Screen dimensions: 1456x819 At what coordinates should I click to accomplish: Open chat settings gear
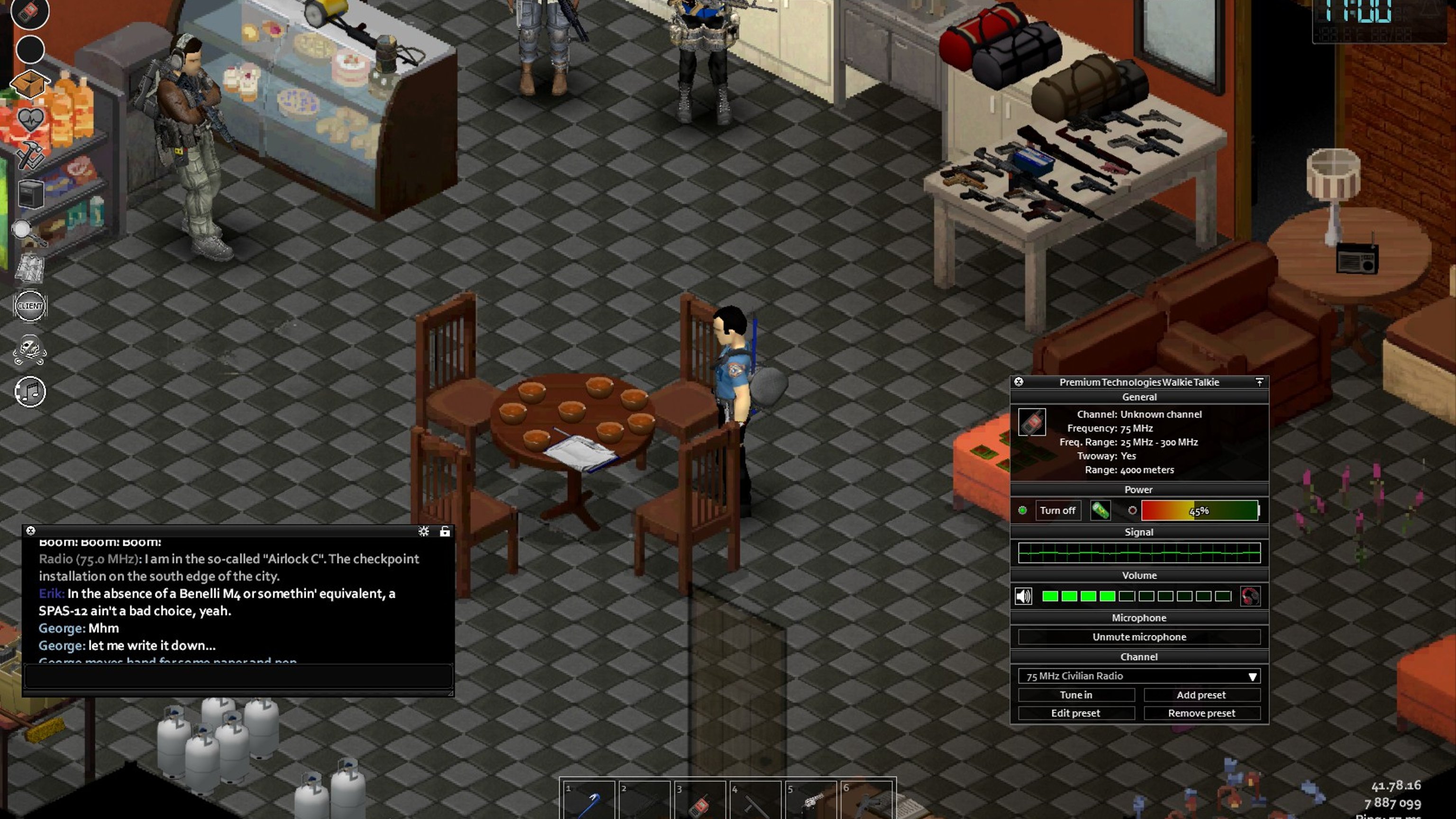(x=423, y=531)
